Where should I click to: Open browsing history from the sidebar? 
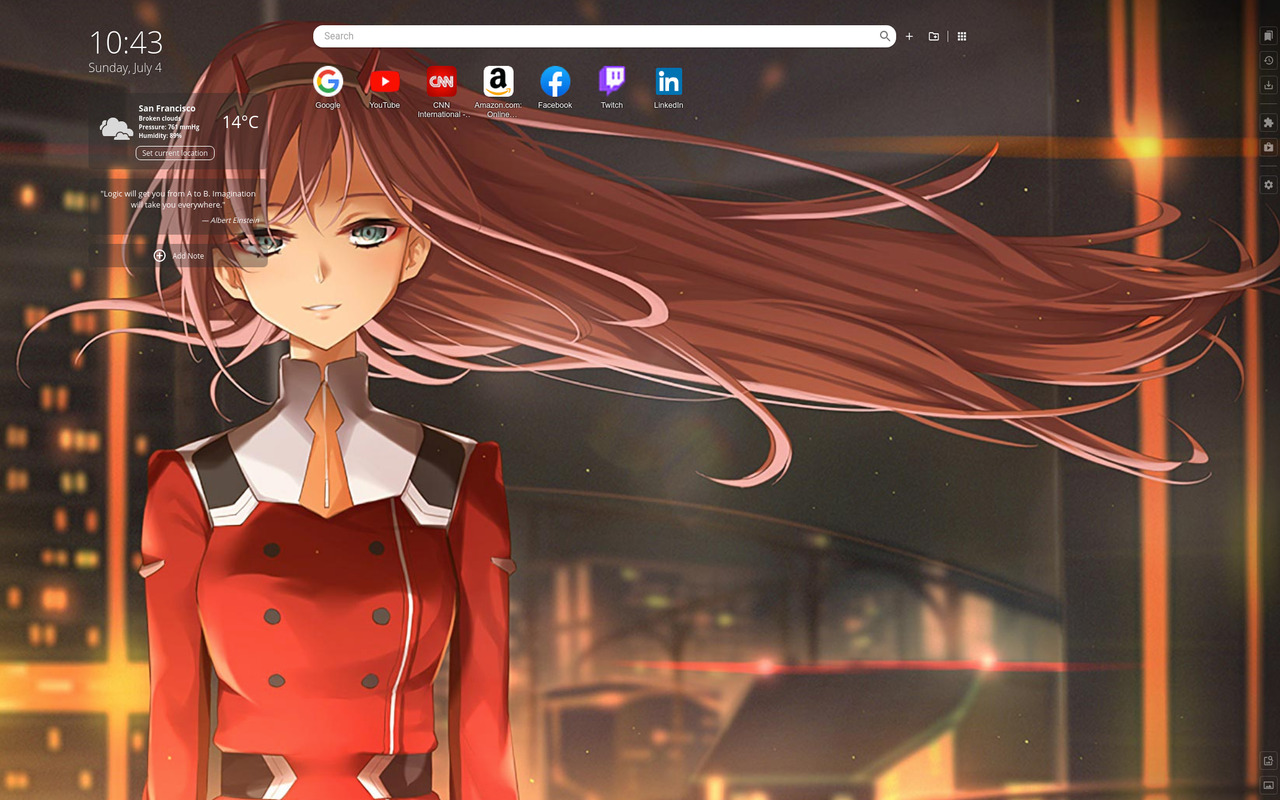tap(1268, 60)
